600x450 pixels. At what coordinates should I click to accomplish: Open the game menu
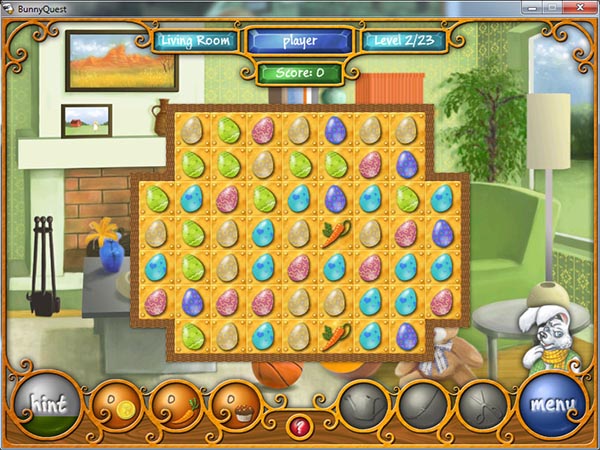[x=553, y=407]
